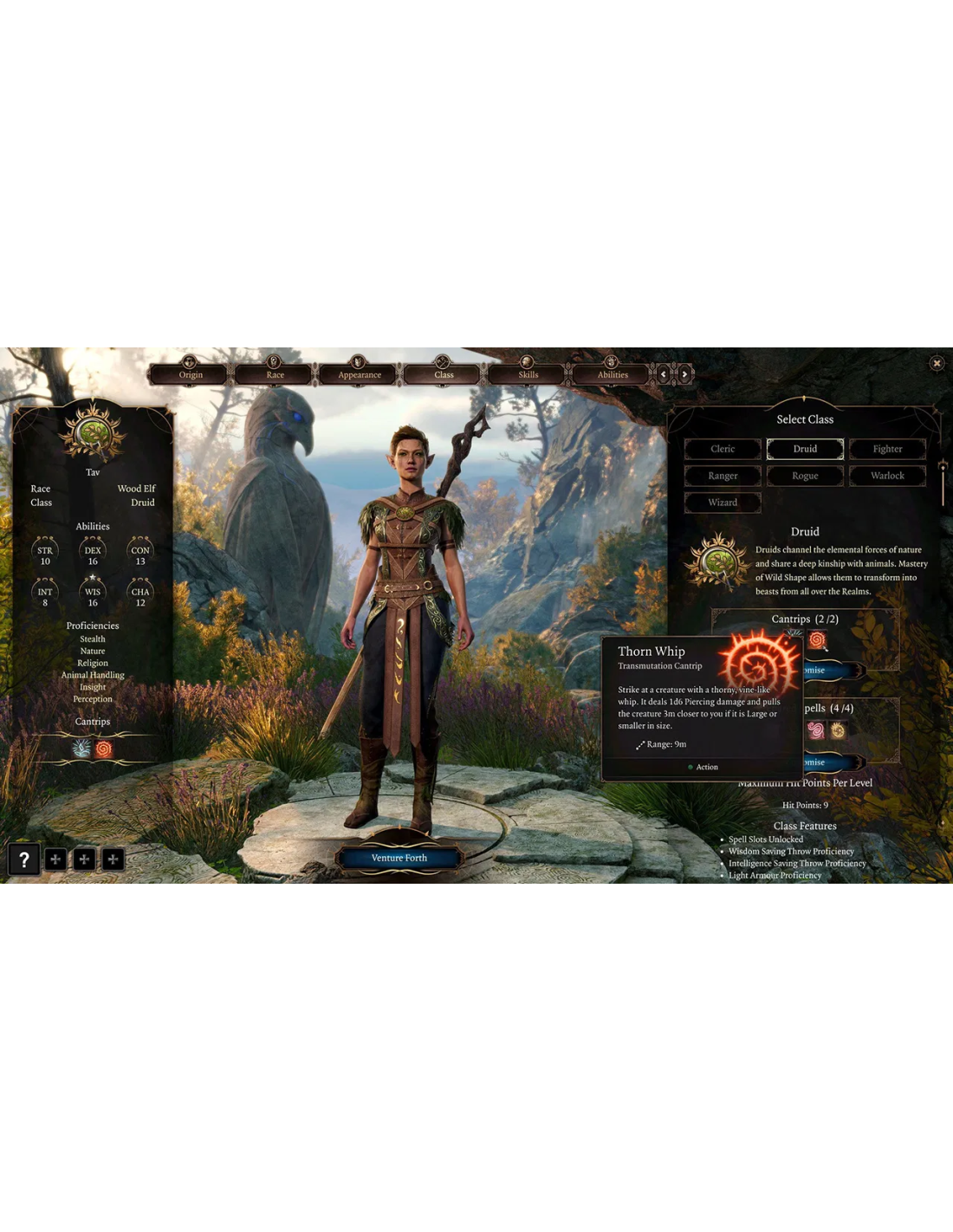Close the character creation screen
The width and height of the screenshot is (953, 1232).
click(x=937, y=363)
